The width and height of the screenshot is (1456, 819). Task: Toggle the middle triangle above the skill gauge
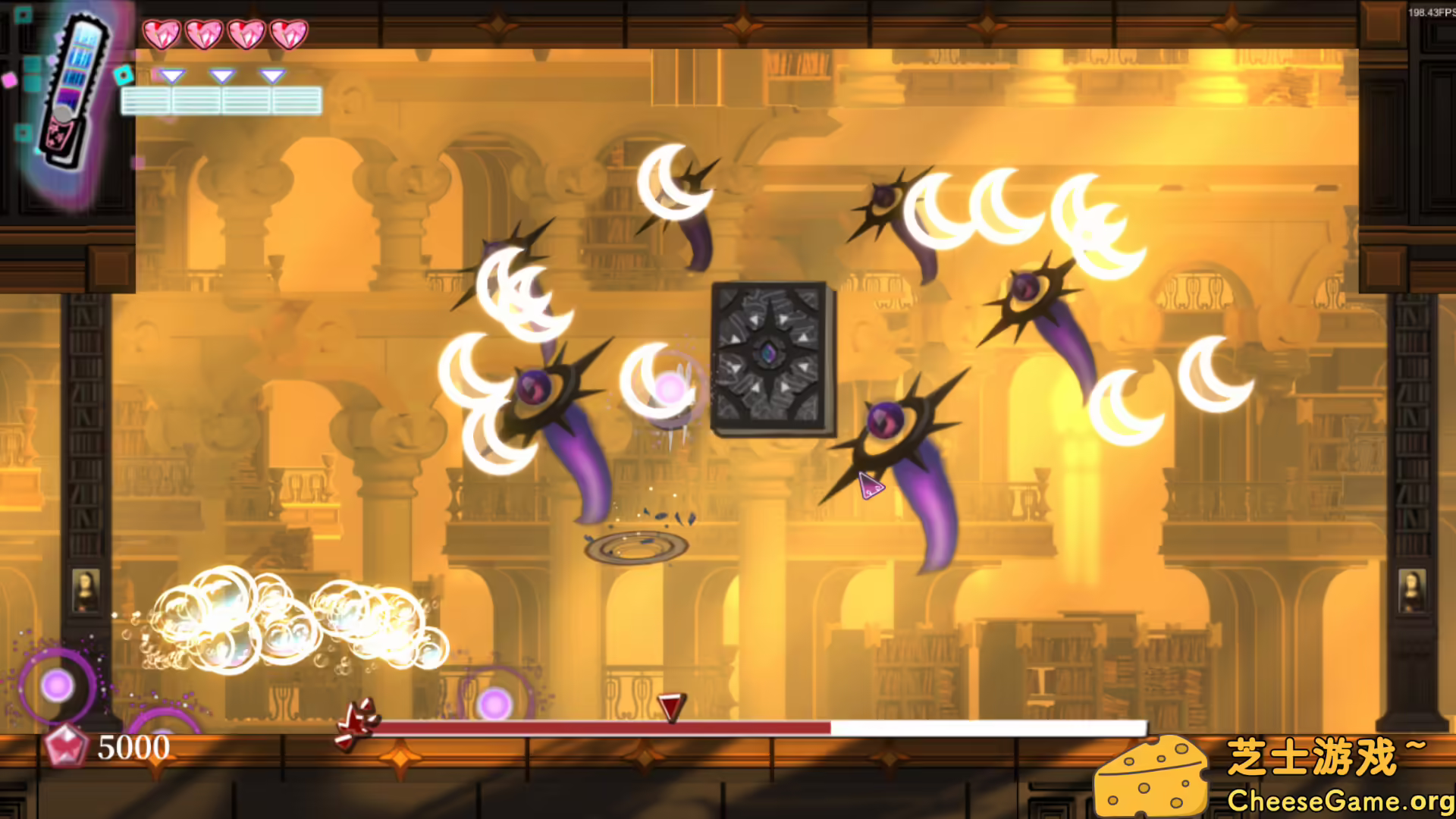[221, 76]
